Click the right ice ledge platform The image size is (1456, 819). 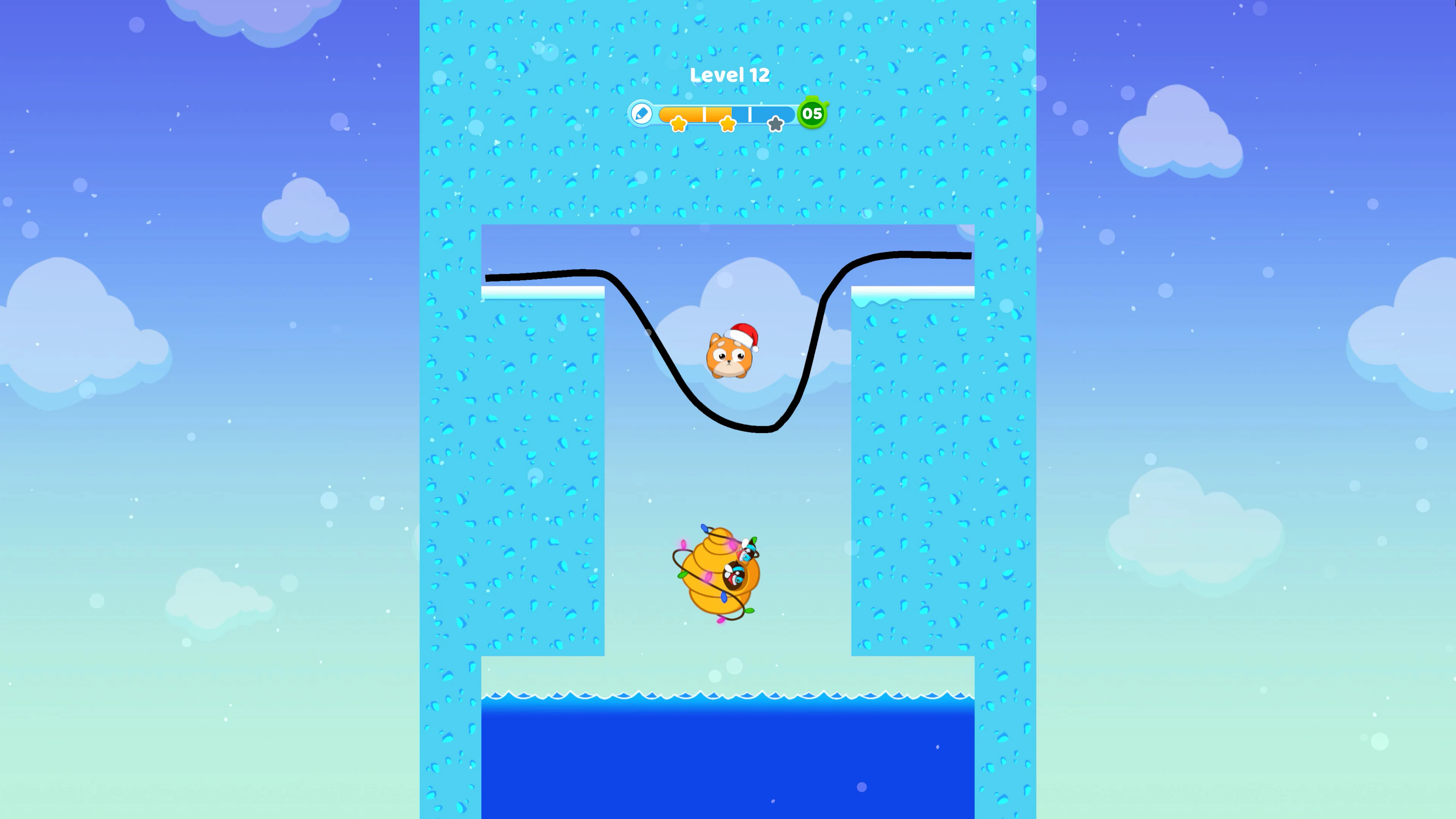(913, 292)
